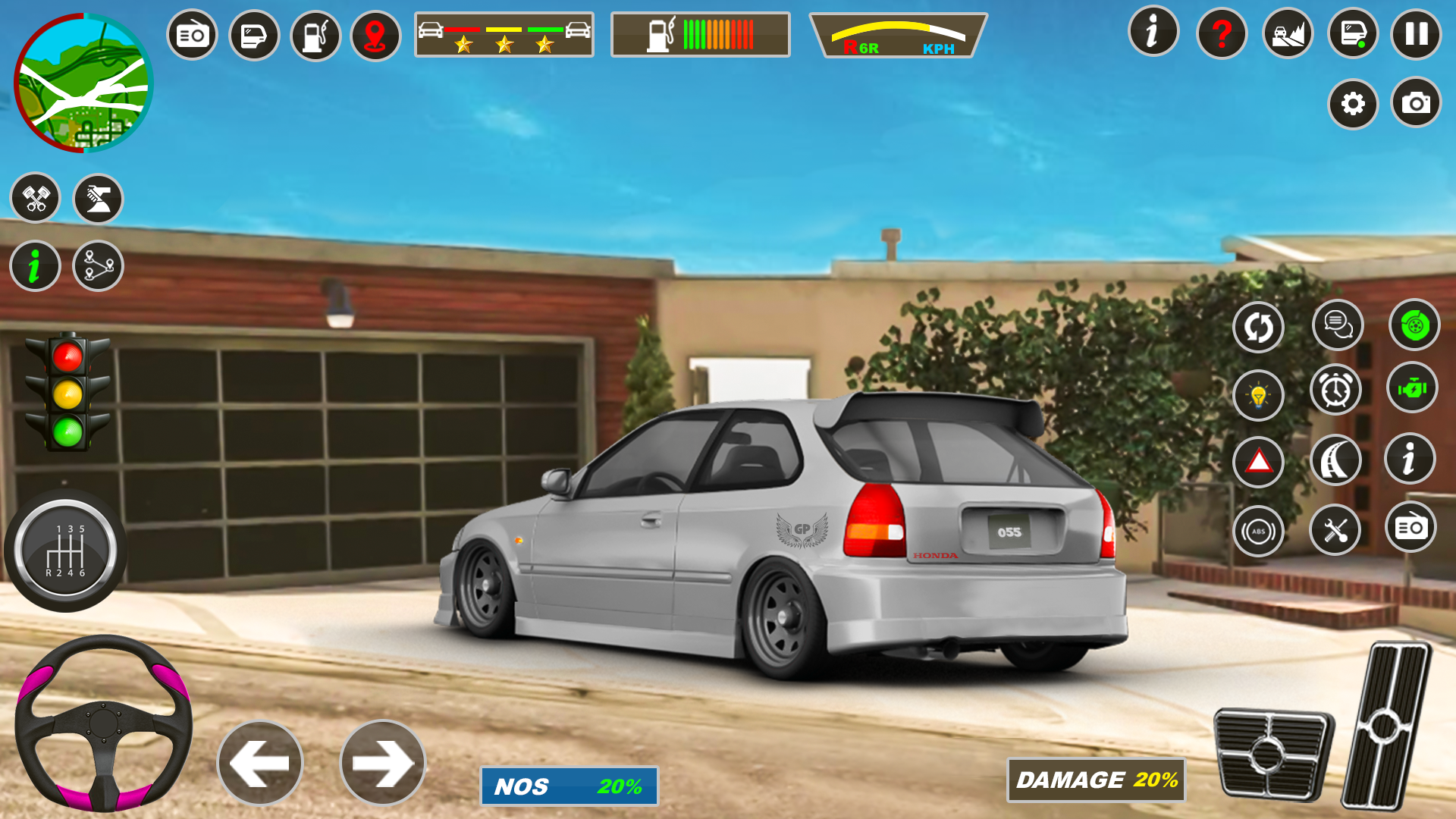Expand the waypoint route planner icon
Viewport: 1456px width, 819px height.
coord(99,265)
